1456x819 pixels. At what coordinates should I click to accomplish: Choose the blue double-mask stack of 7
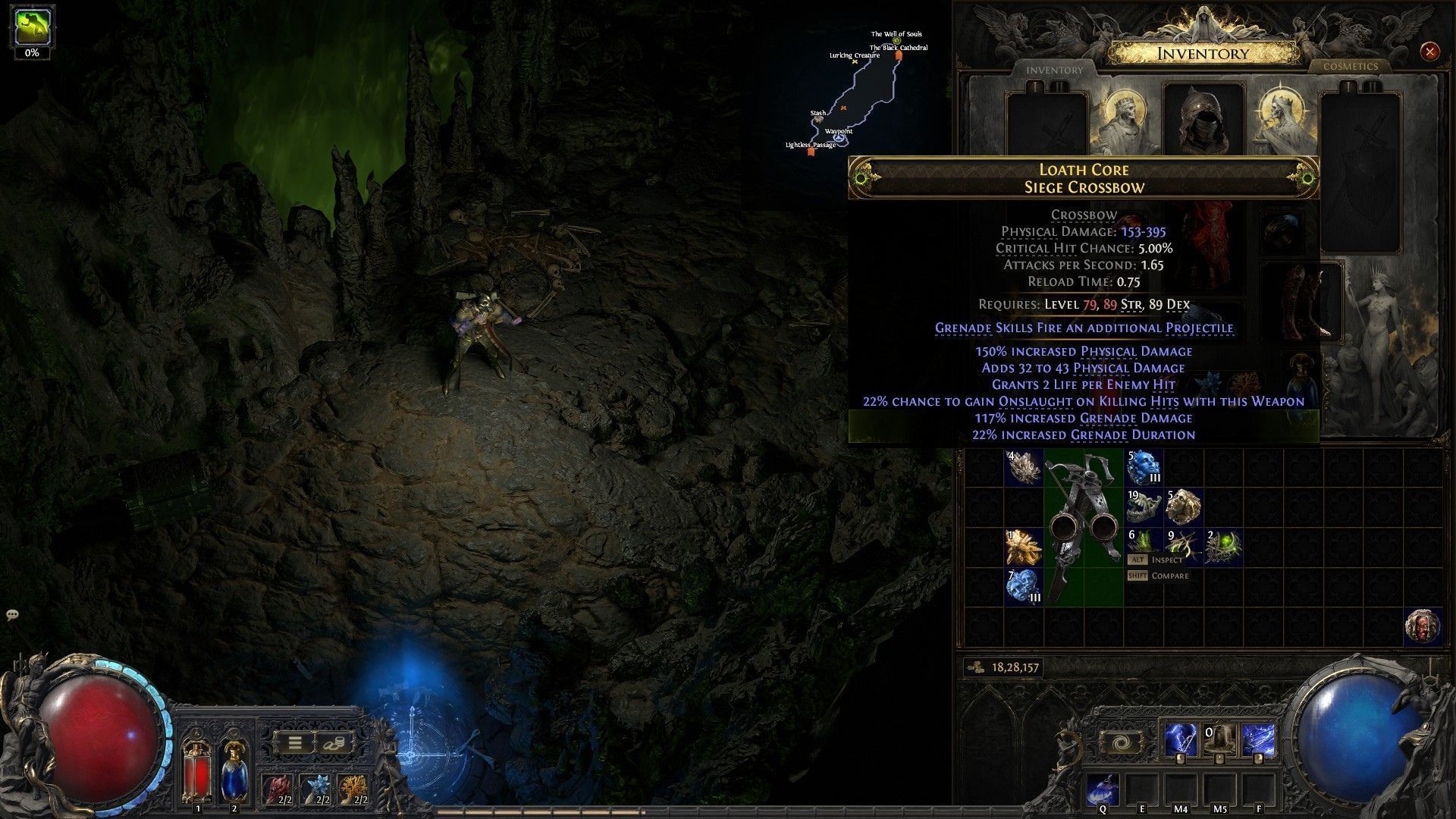point(1023,587)
